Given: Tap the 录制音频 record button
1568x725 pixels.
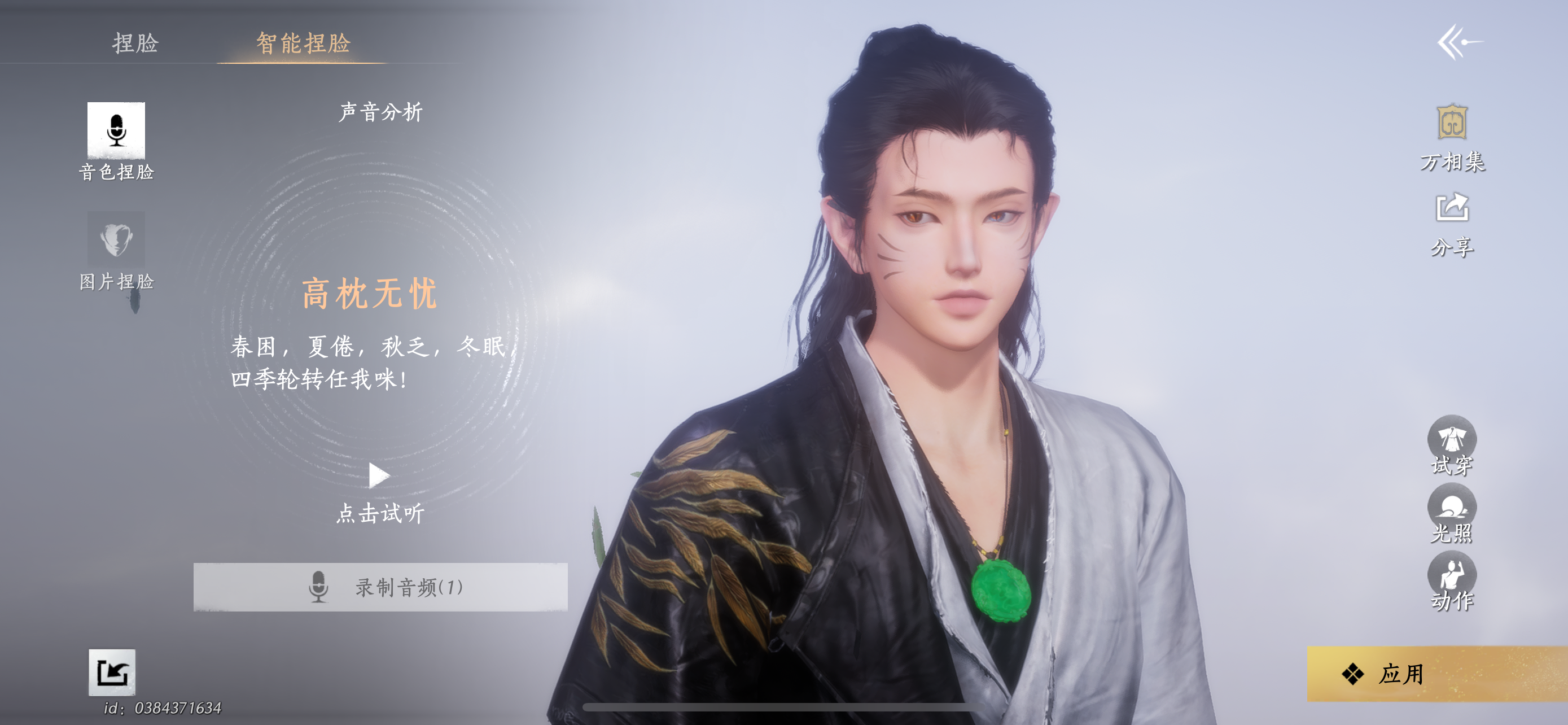Looking at the screenshot, I should [380, 587].
